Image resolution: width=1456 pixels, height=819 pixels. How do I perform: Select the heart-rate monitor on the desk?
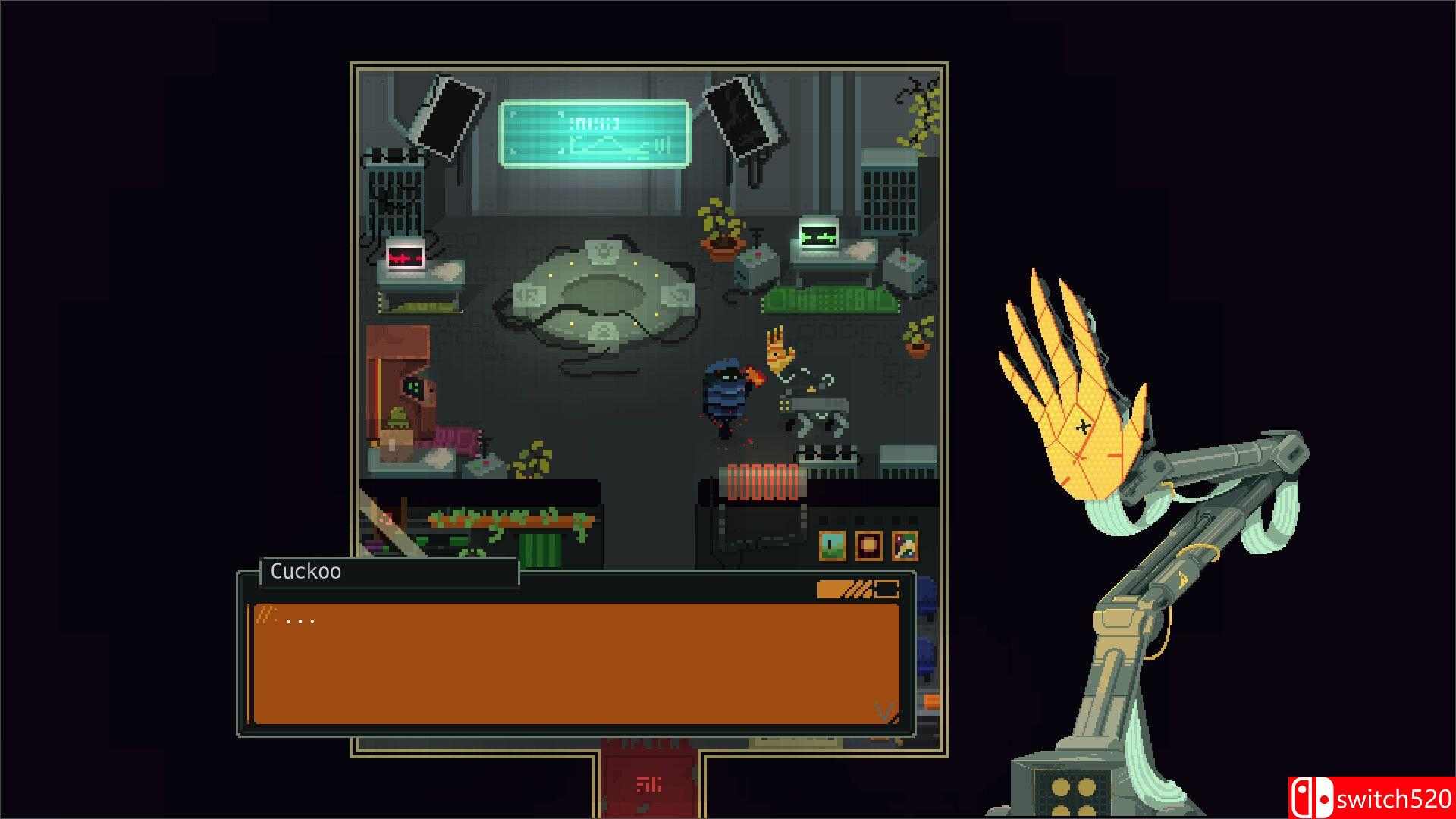[406, 258]
